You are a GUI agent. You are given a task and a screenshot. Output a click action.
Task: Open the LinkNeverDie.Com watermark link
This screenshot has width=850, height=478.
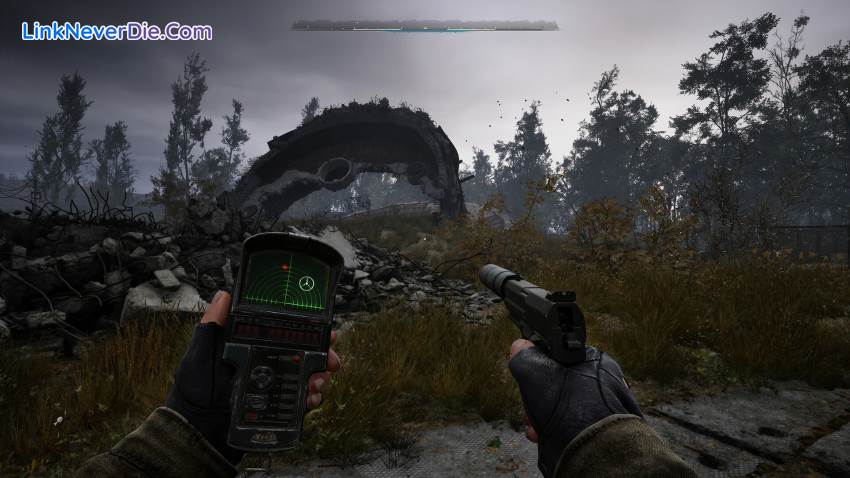(117, 31)
